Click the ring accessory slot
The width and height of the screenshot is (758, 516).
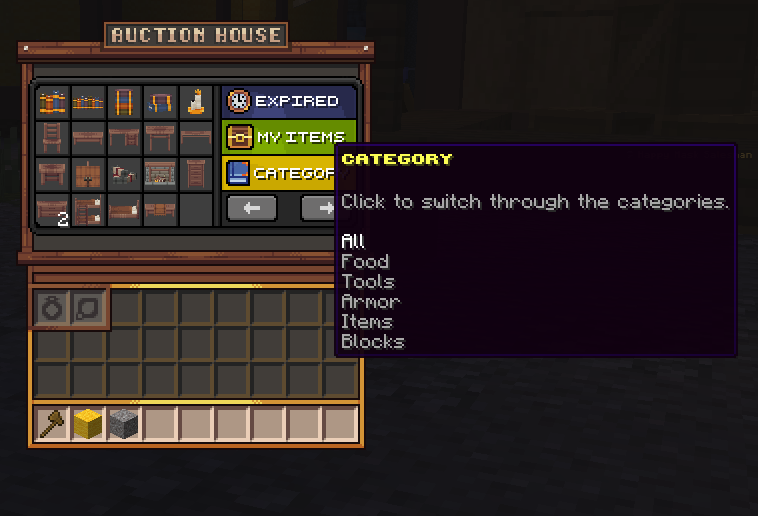click(x=52, y=309)
